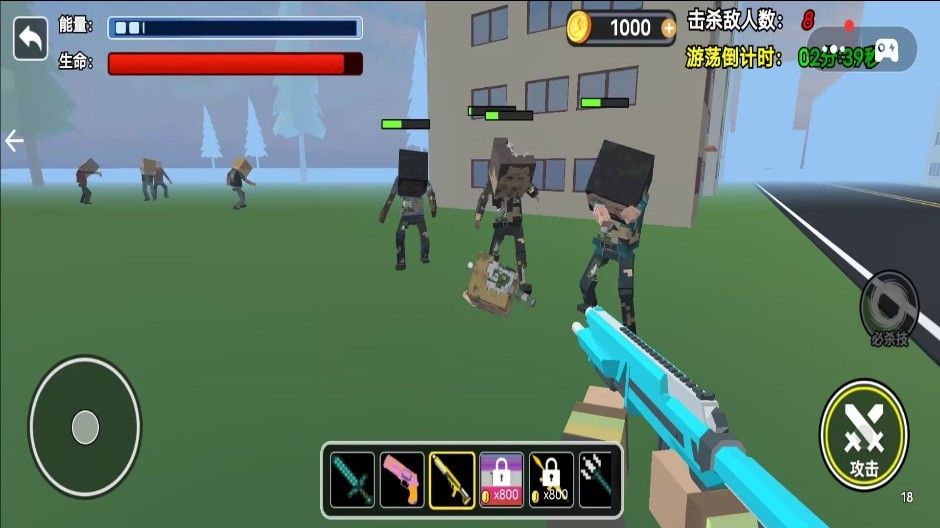
Task: Equip the pink revolver from the hotbar
Action: click(402, 480)
